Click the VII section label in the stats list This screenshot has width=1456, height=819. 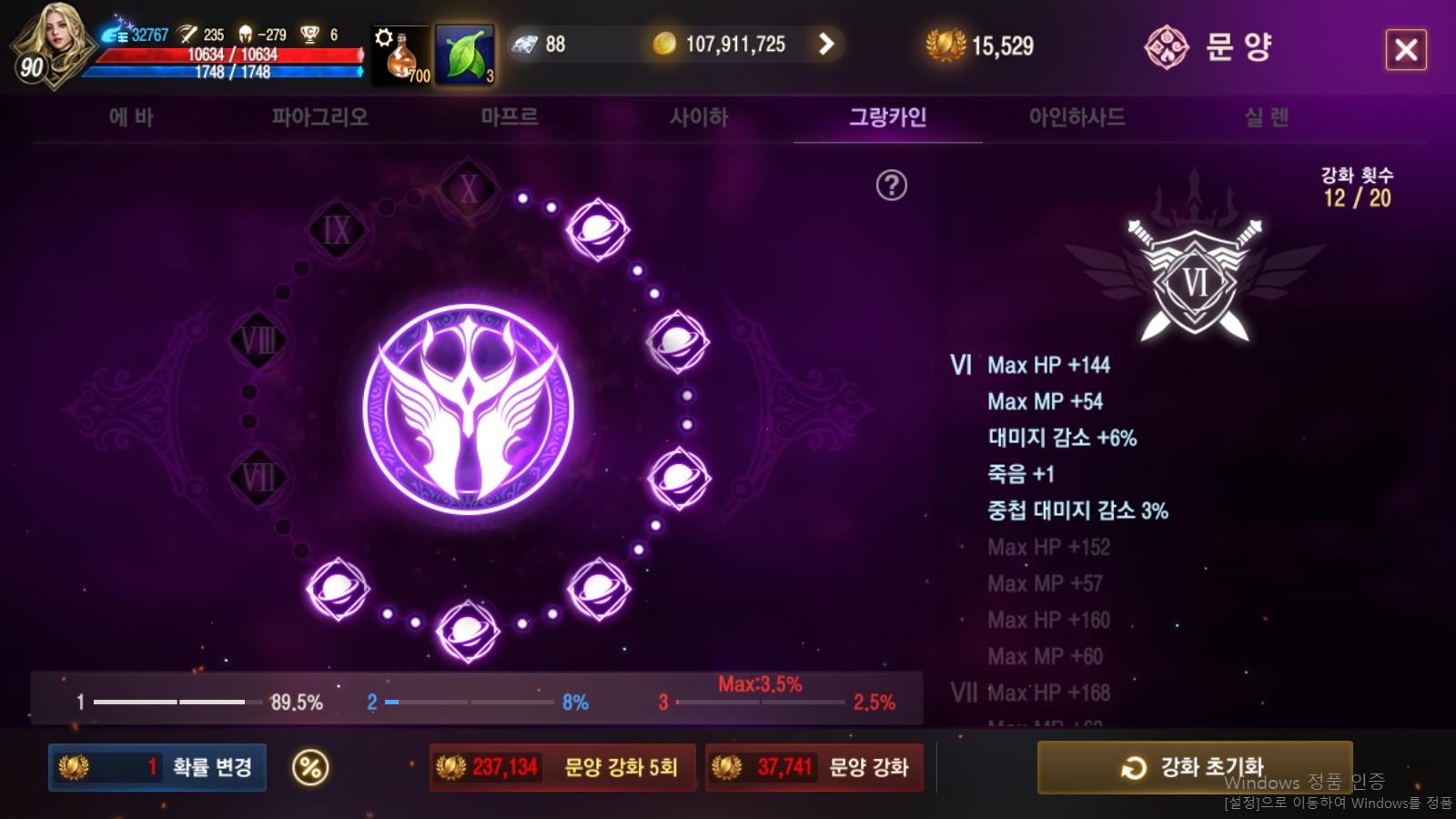tap(965, 693)
